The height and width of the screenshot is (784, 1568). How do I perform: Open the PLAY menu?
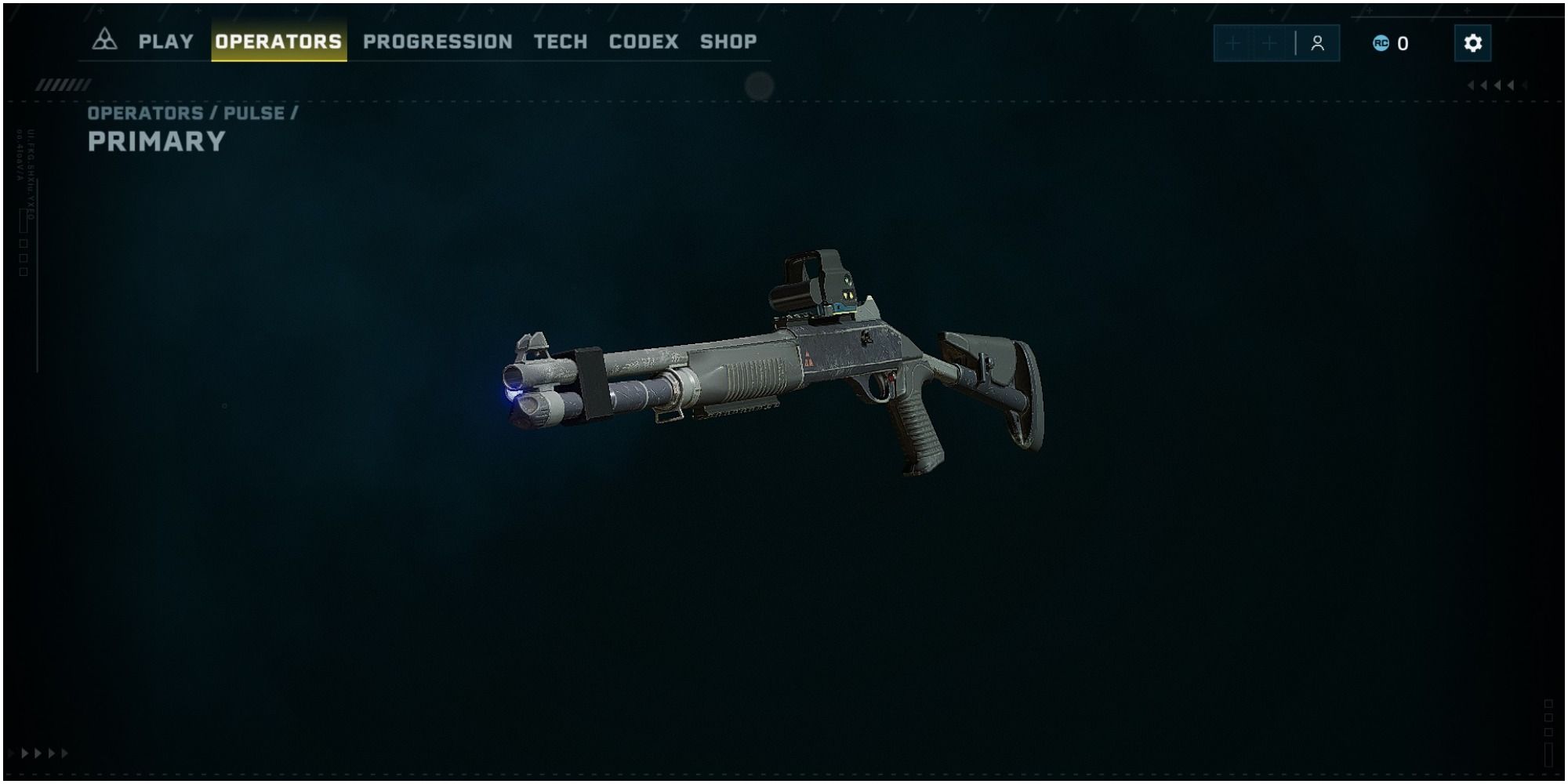click(165, 42)
